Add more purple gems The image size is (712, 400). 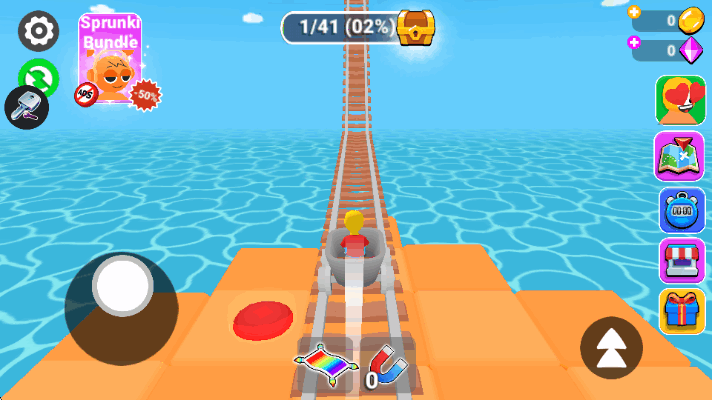pos(635,43)
